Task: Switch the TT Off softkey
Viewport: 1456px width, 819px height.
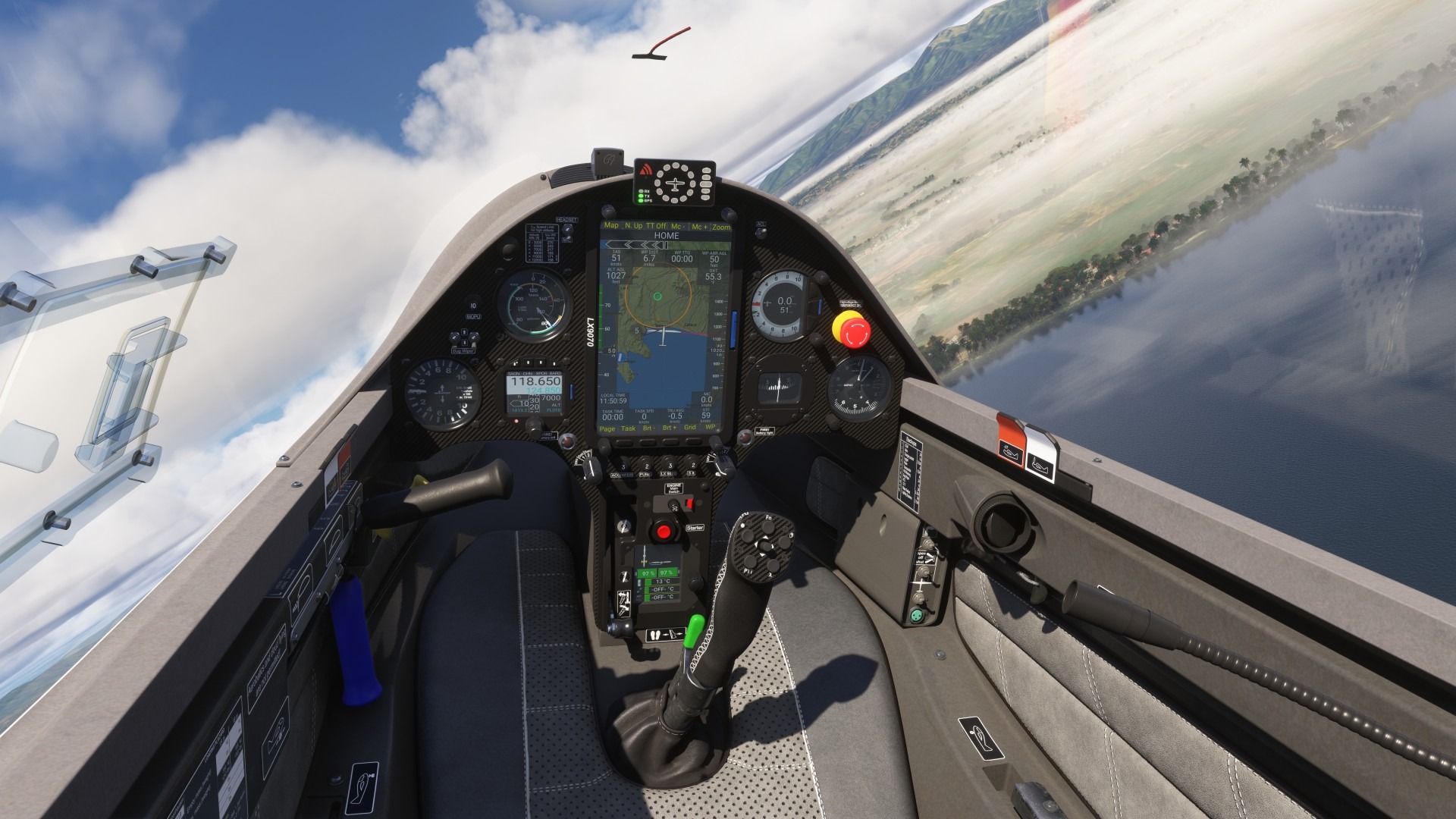Action: point(656,226)
